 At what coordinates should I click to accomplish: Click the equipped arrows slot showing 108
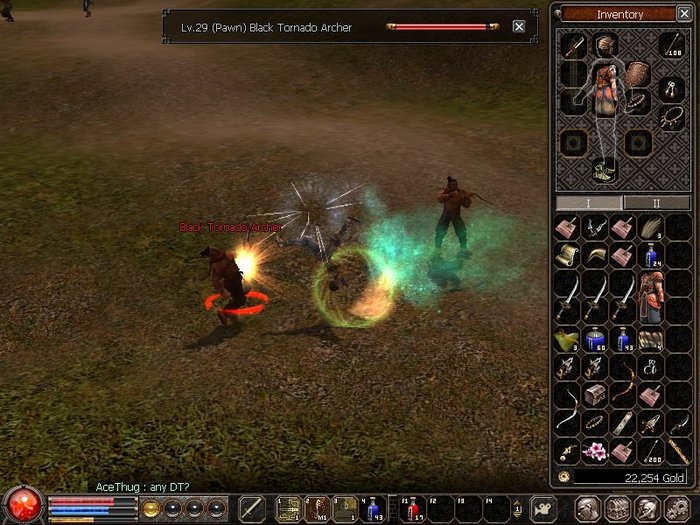[x=671, y=45]
